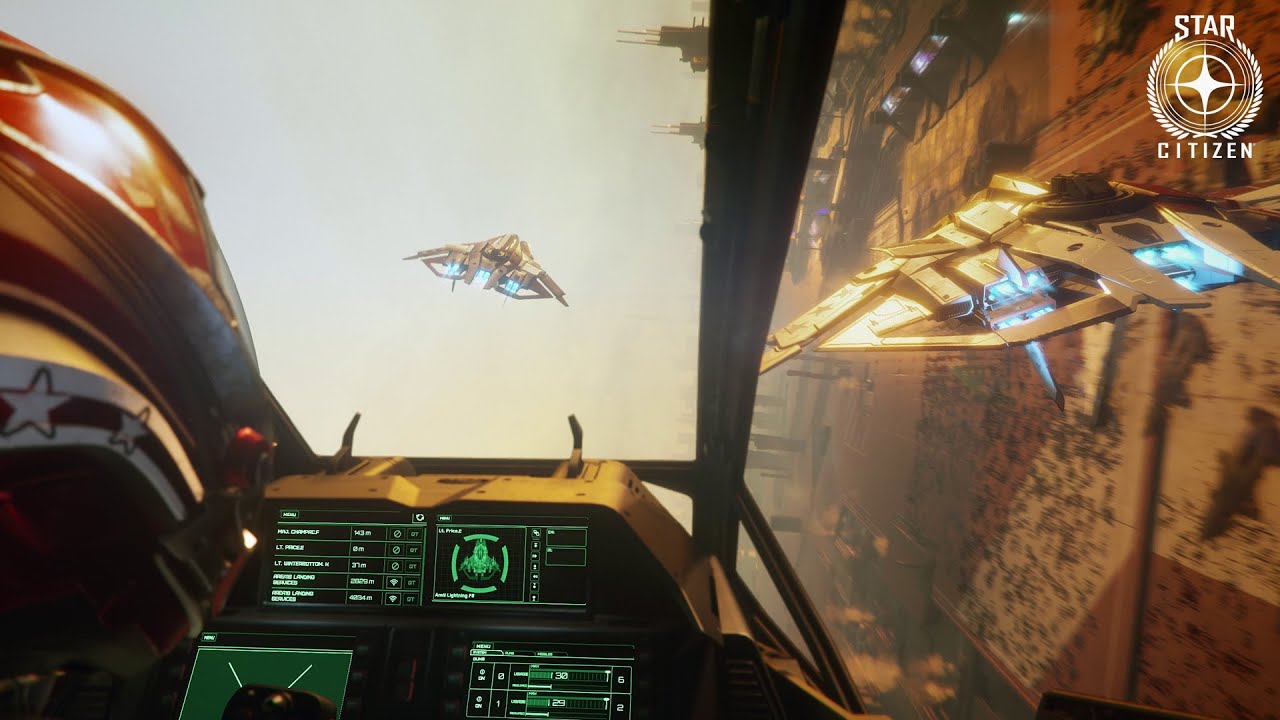Toggle gun group 1 ON switch
1280x720 pixels.
[479, 705]
